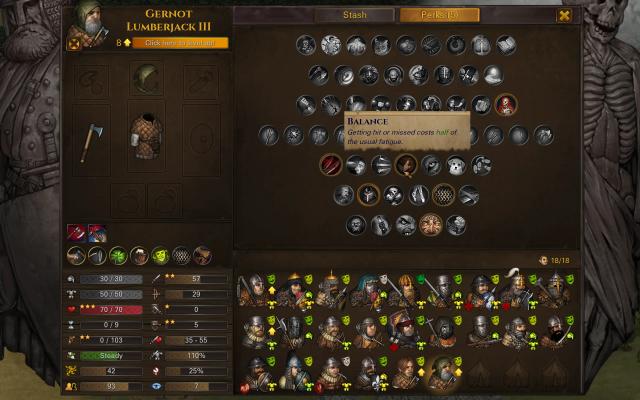Open the Perks tab
The width and height of the screenshot is (640, 400).
439,15
